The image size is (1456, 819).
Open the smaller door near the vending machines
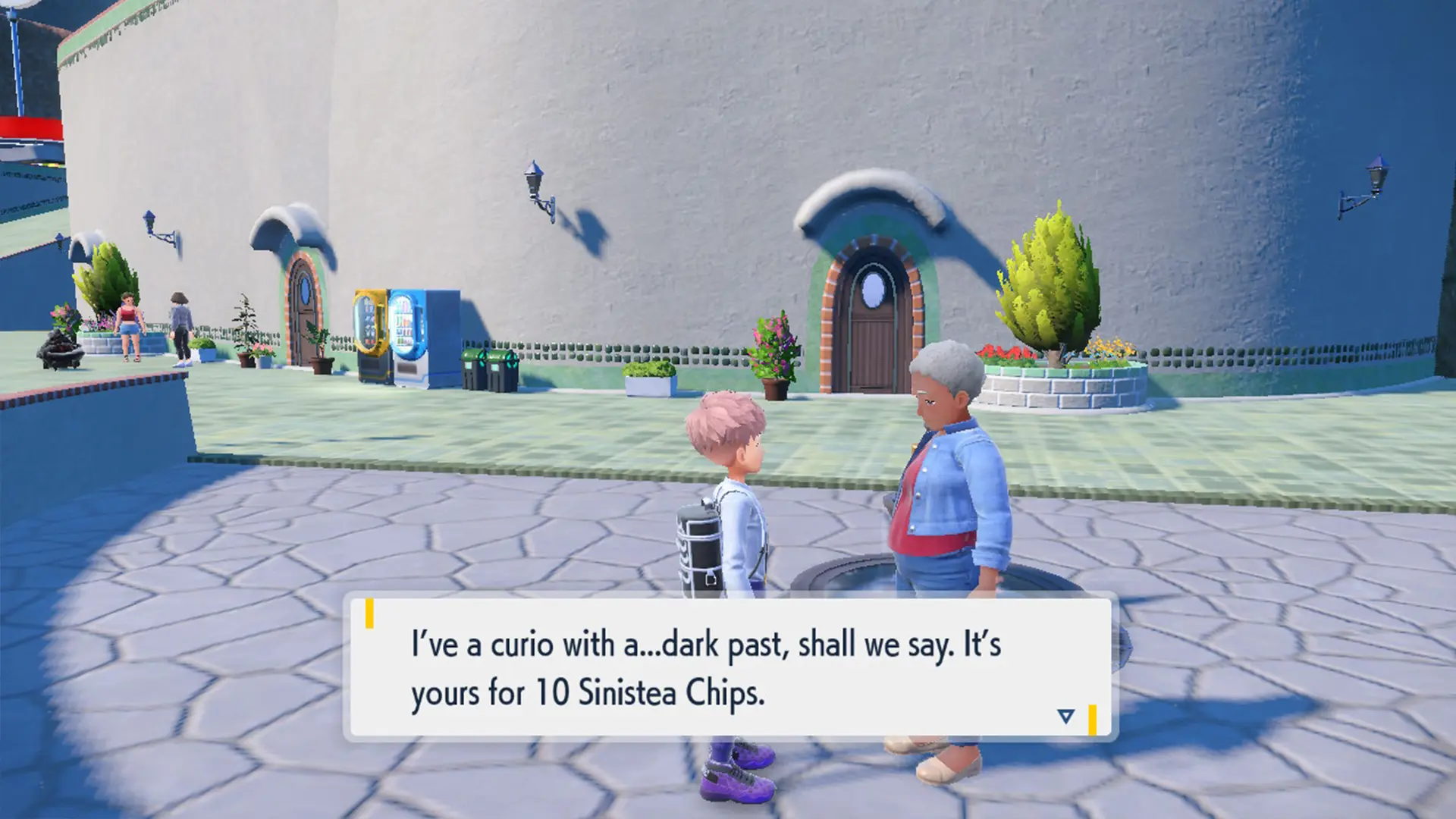[303, 318]
